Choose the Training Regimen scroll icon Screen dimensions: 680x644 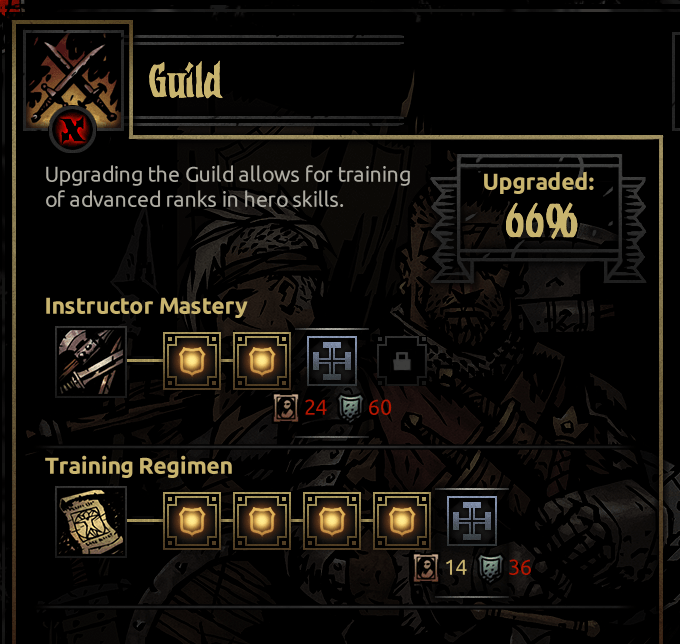coord(91,521)
